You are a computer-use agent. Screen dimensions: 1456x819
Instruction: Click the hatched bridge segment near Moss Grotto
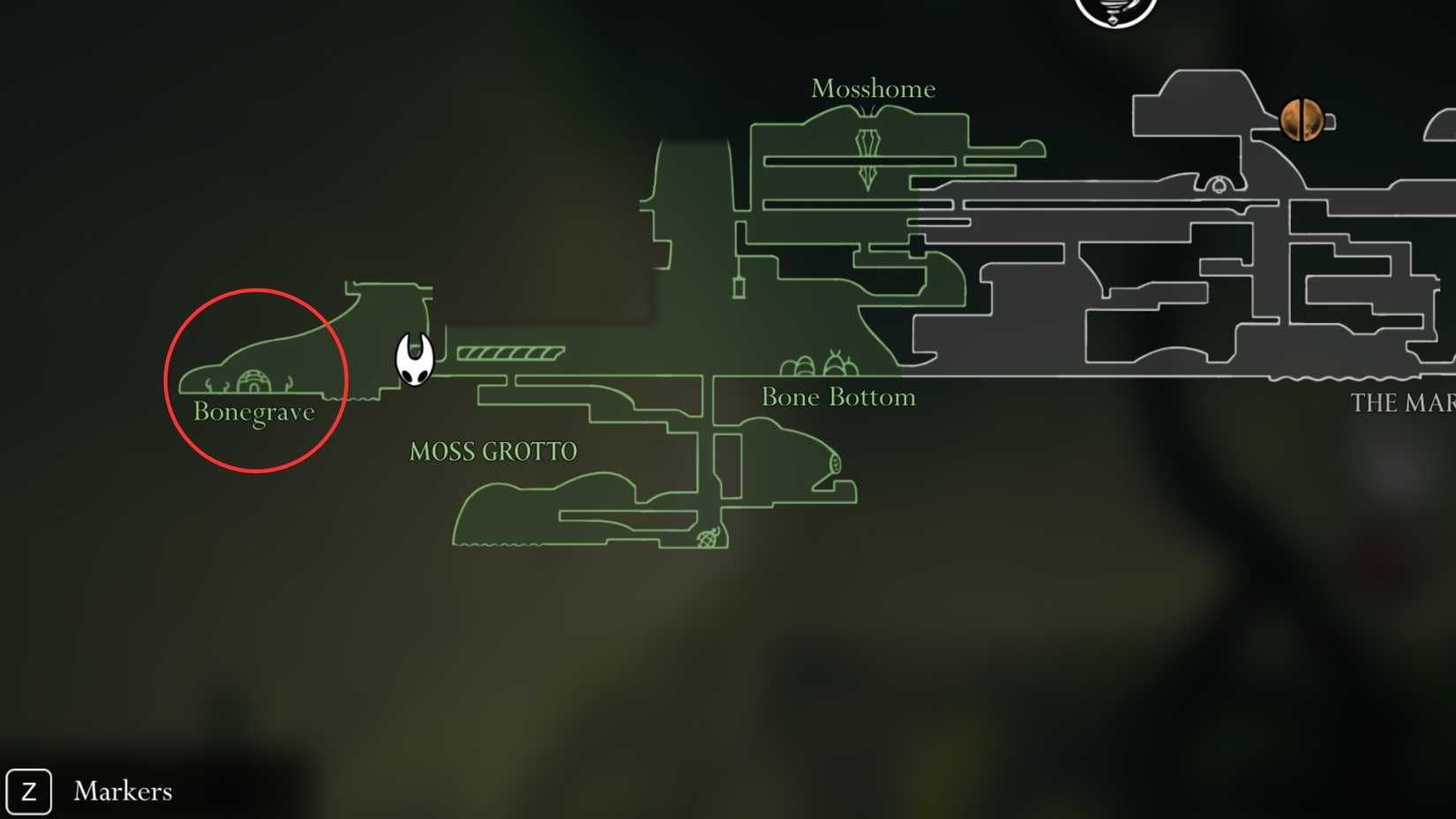[510, 352]
